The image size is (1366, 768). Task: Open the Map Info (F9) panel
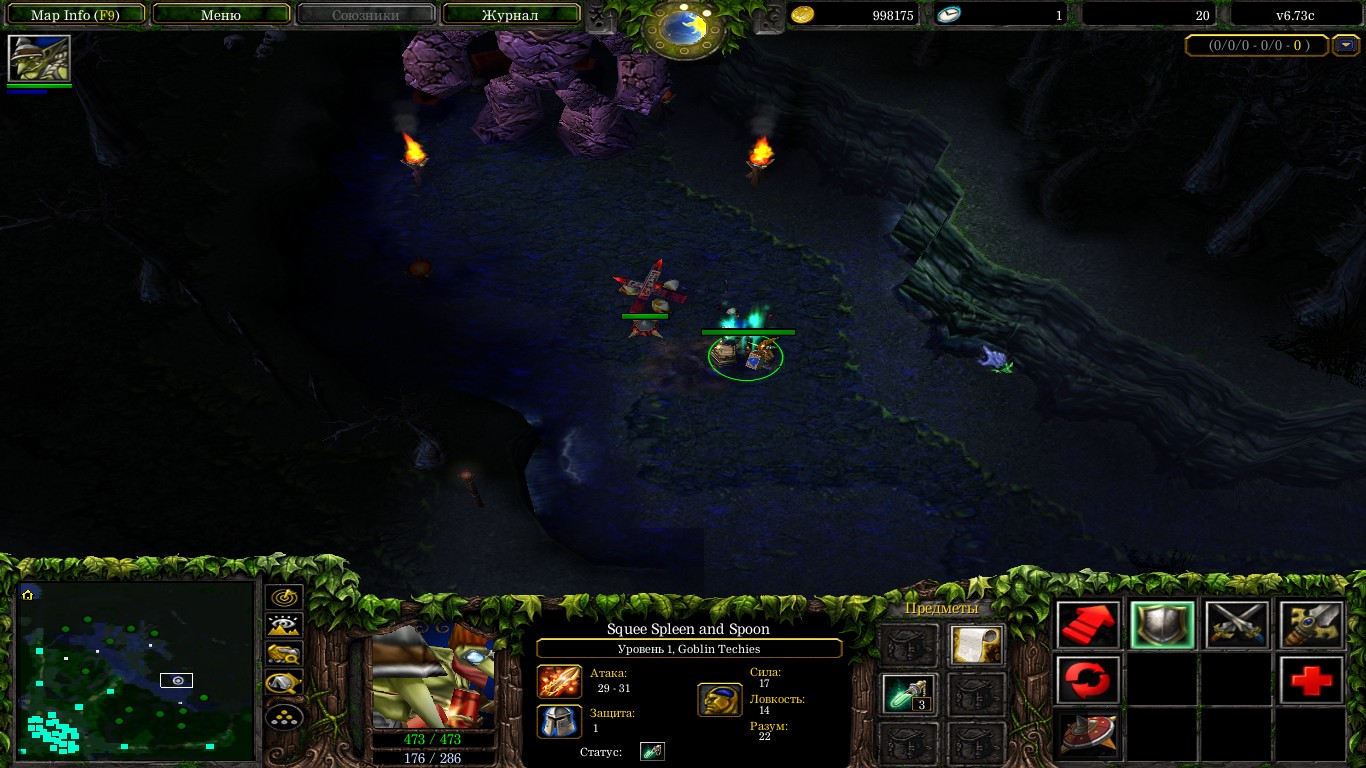click(75, 15)
